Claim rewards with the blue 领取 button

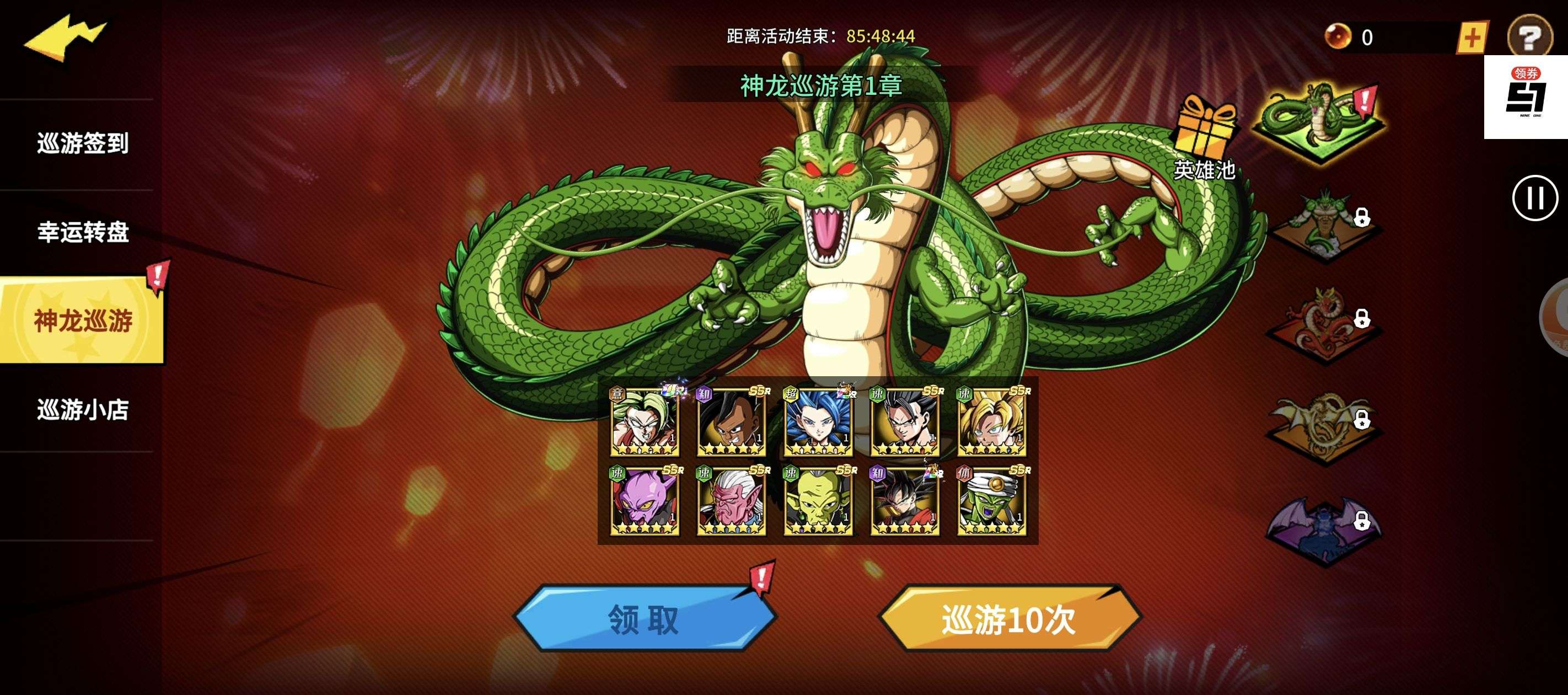coord(643,619)
